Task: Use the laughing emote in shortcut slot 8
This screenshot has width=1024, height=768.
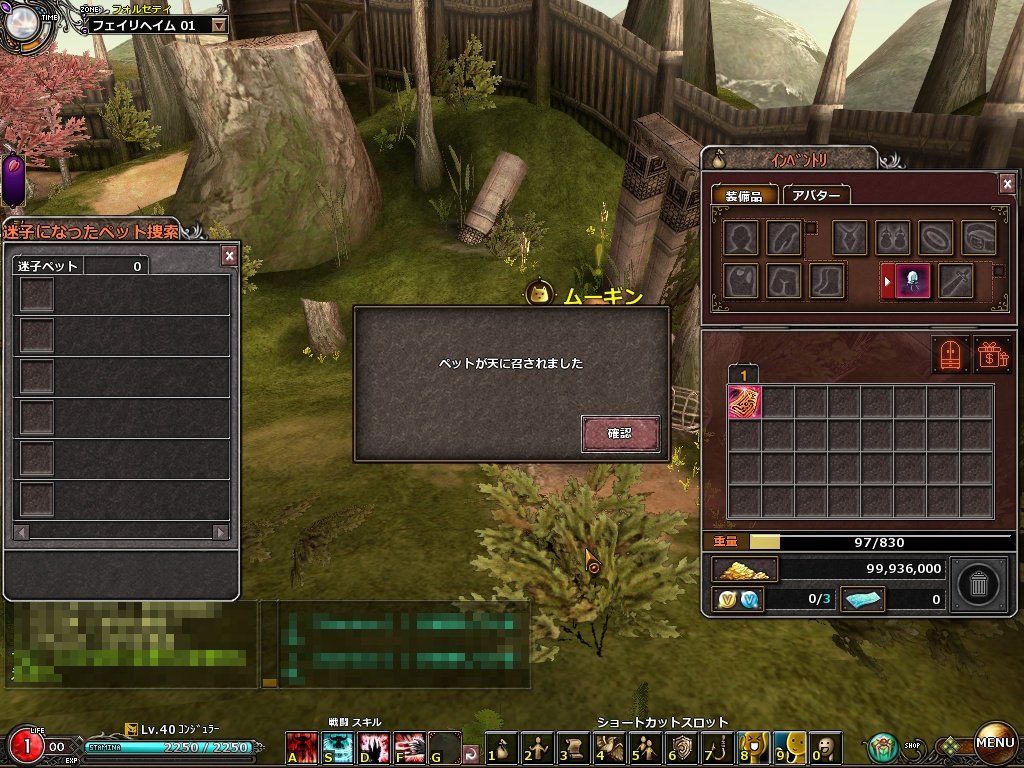Action: [753, 747]
